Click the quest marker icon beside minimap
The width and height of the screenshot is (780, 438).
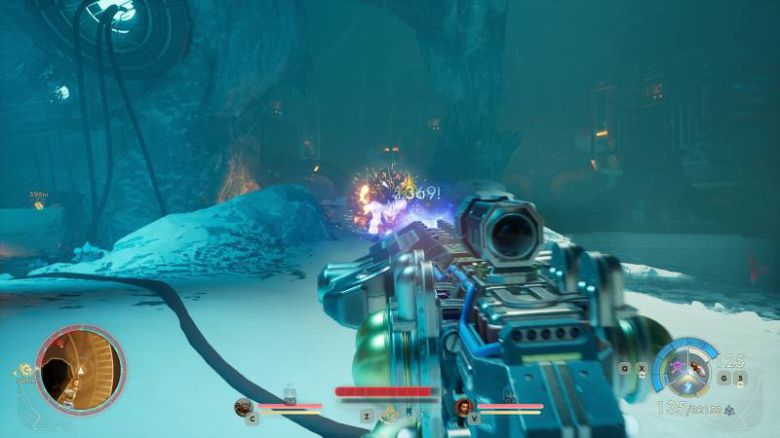pos(23,371)
